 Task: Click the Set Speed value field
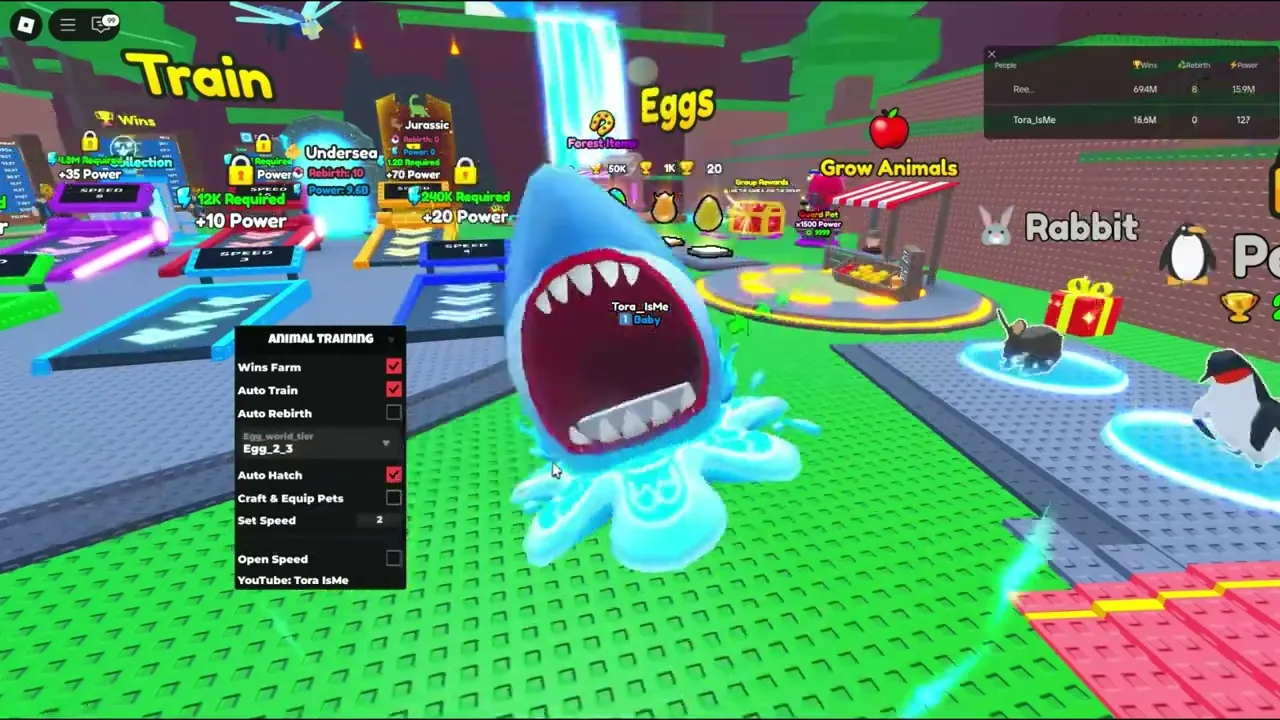(x=379, y=520)
